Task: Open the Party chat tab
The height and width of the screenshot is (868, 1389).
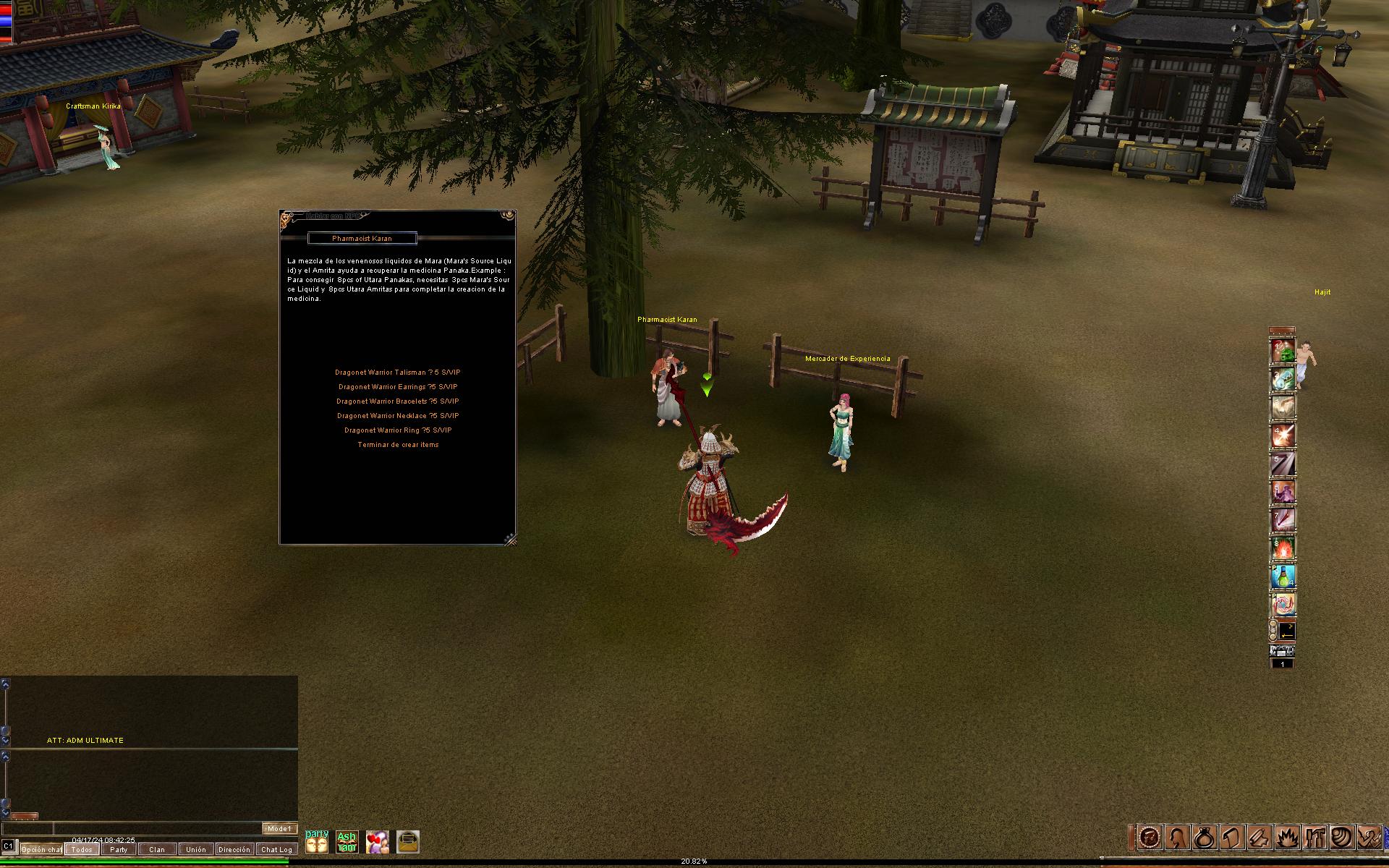Action: [119, 849]
